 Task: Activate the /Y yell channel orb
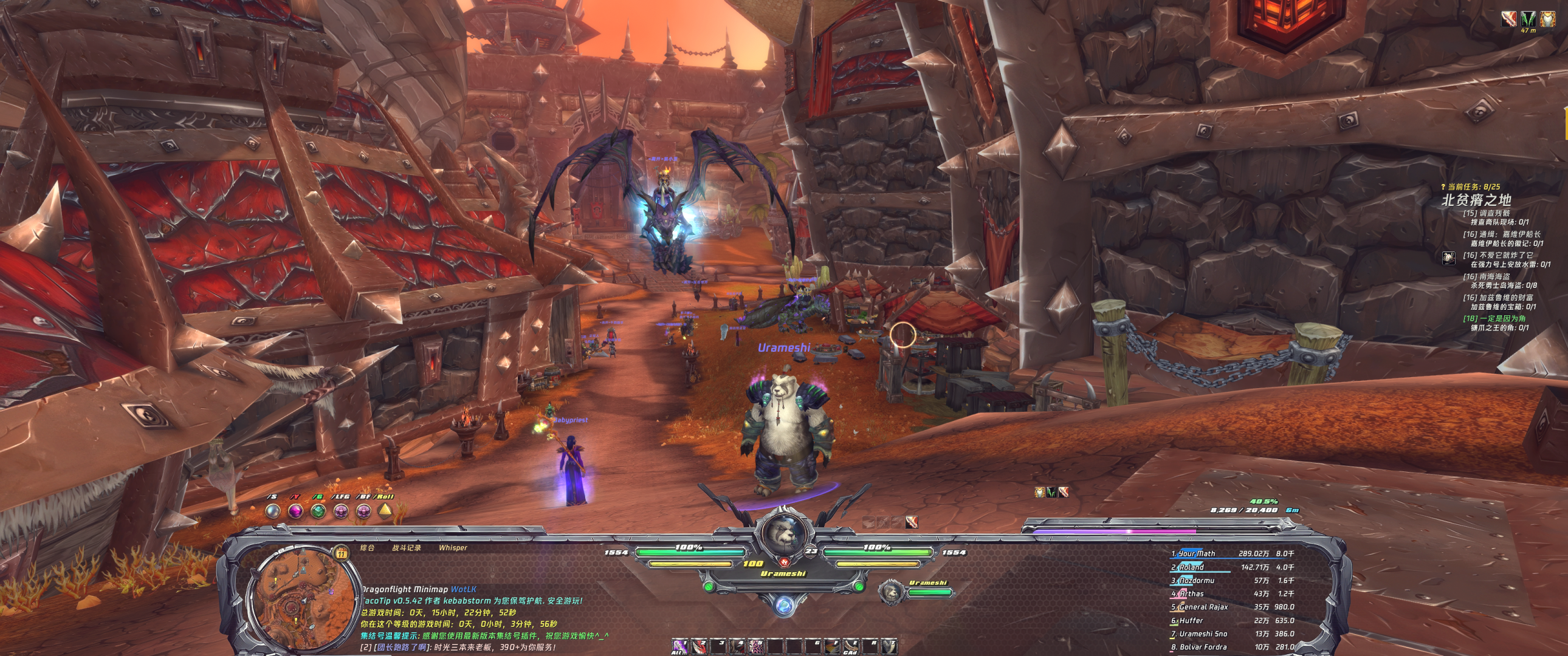[x=295, y=511]
